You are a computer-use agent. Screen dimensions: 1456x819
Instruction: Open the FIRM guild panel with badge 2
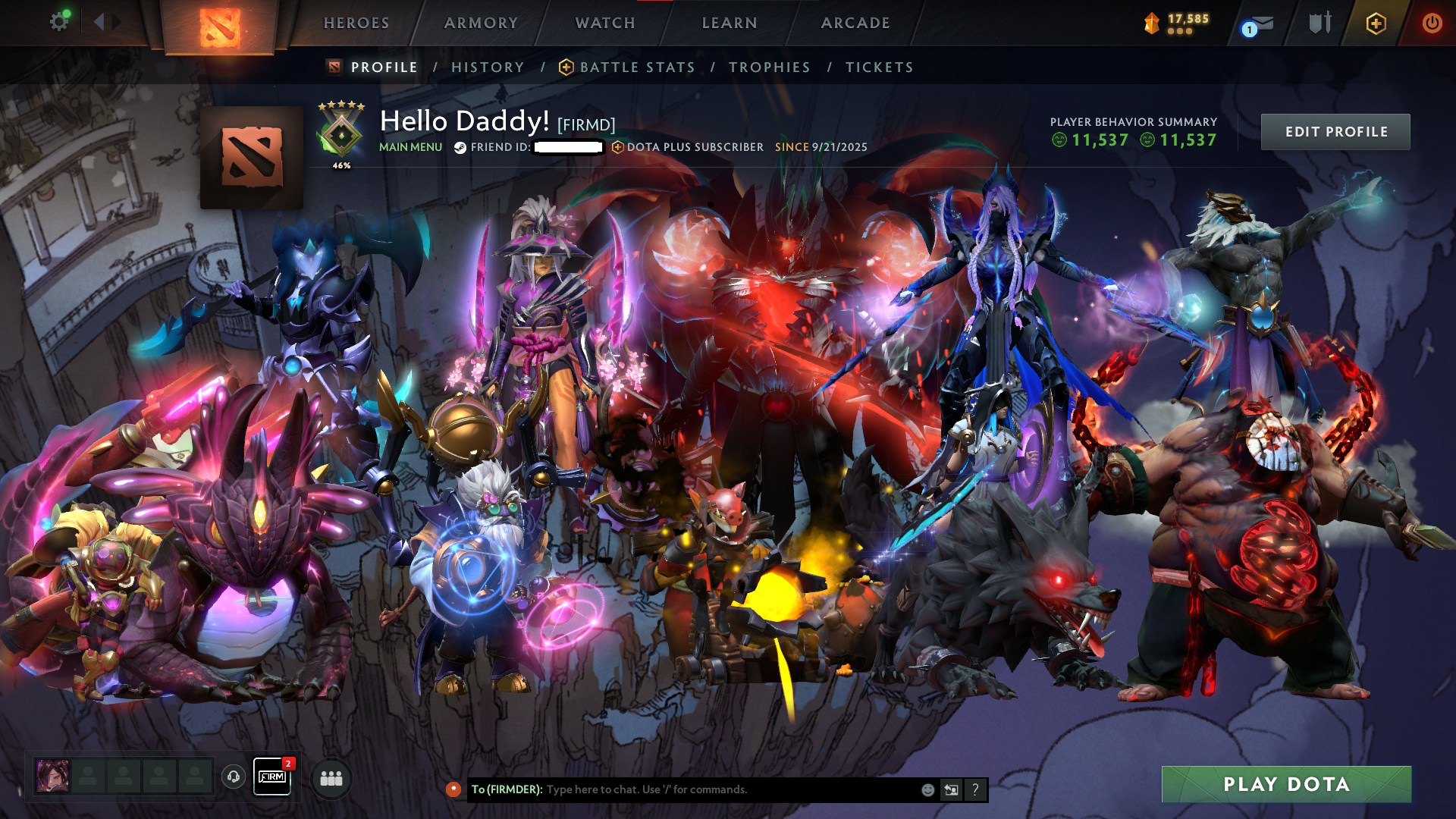click(272, 777)
